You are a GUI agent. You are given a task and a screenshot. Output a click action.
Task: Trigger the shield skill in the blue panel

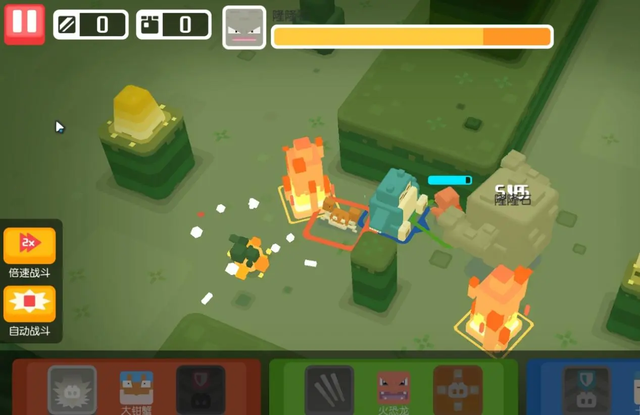coord(586,390)
